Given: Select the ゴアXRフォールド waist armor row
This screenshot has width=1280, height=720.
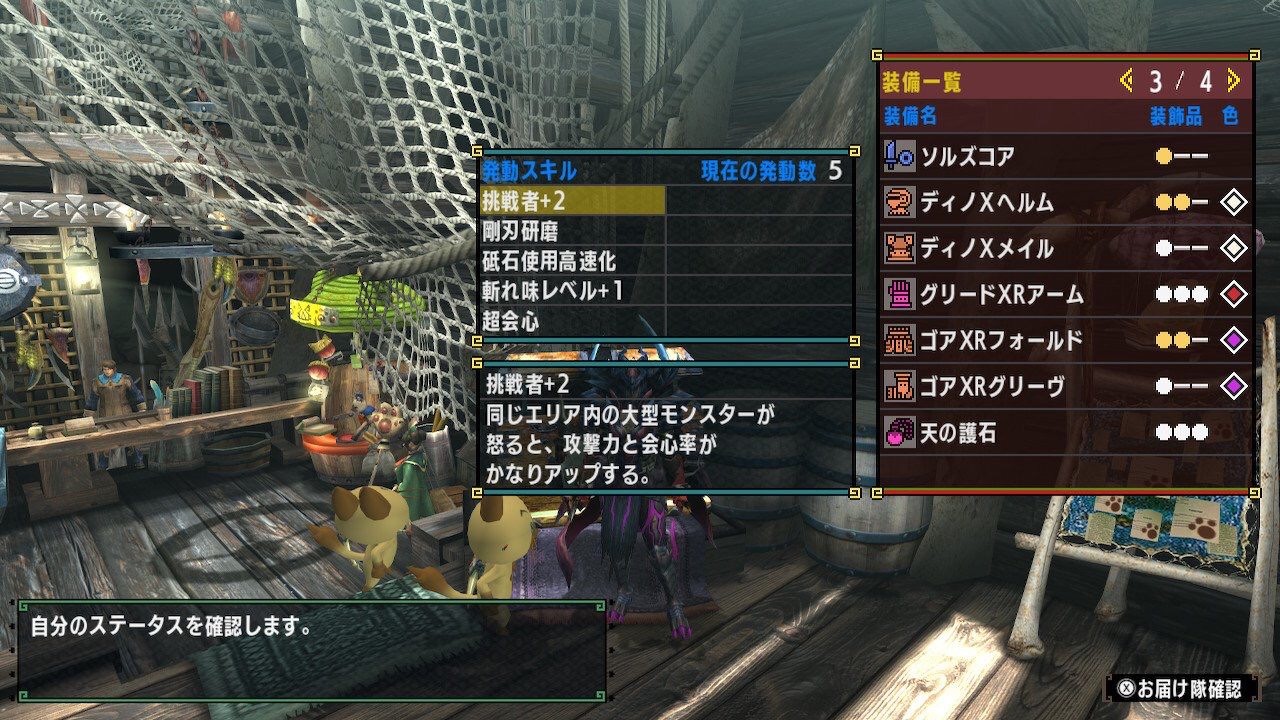Looking at the screenshot, I should [x=1065, y=340].
